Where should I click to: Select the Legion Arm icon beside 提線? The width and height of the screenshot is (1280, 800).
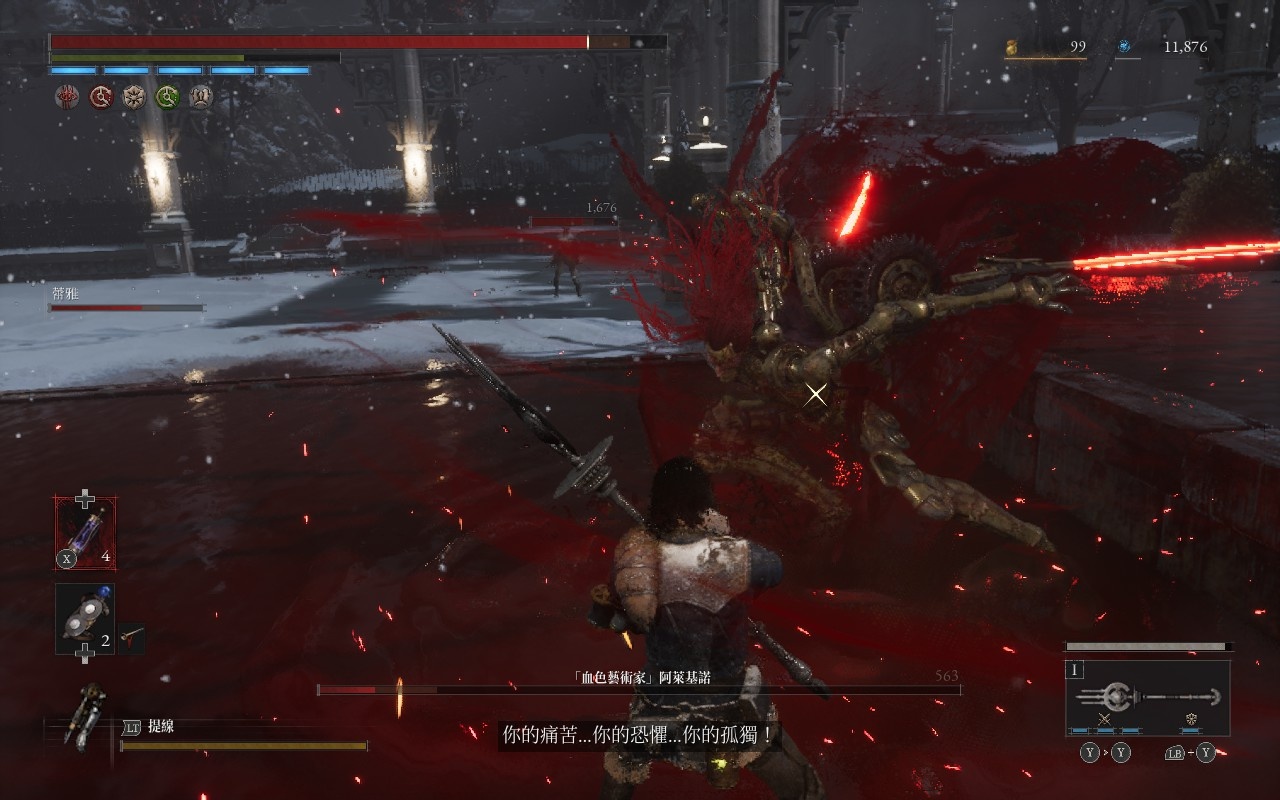[85, 717]
